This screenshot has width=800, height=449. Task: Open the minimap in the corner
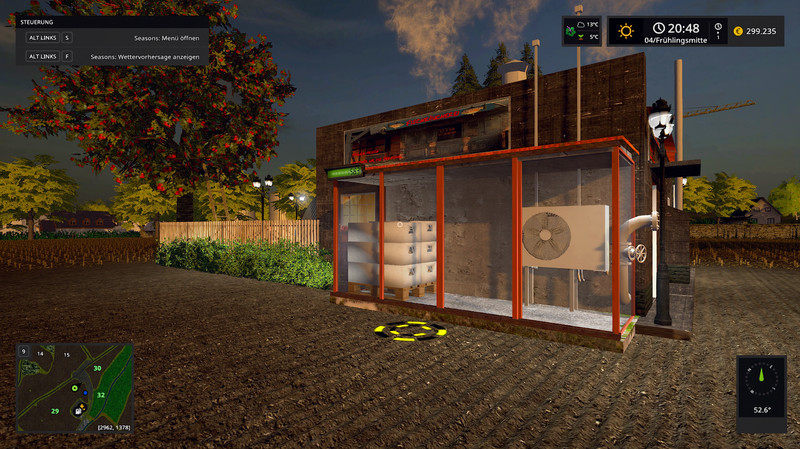[75, 387]
